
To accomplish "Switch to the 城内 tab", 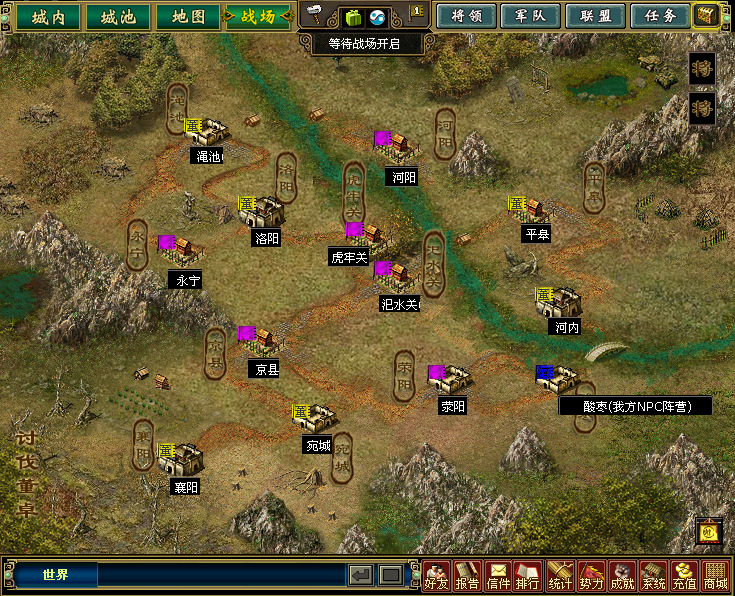I will tap(47, 17).
